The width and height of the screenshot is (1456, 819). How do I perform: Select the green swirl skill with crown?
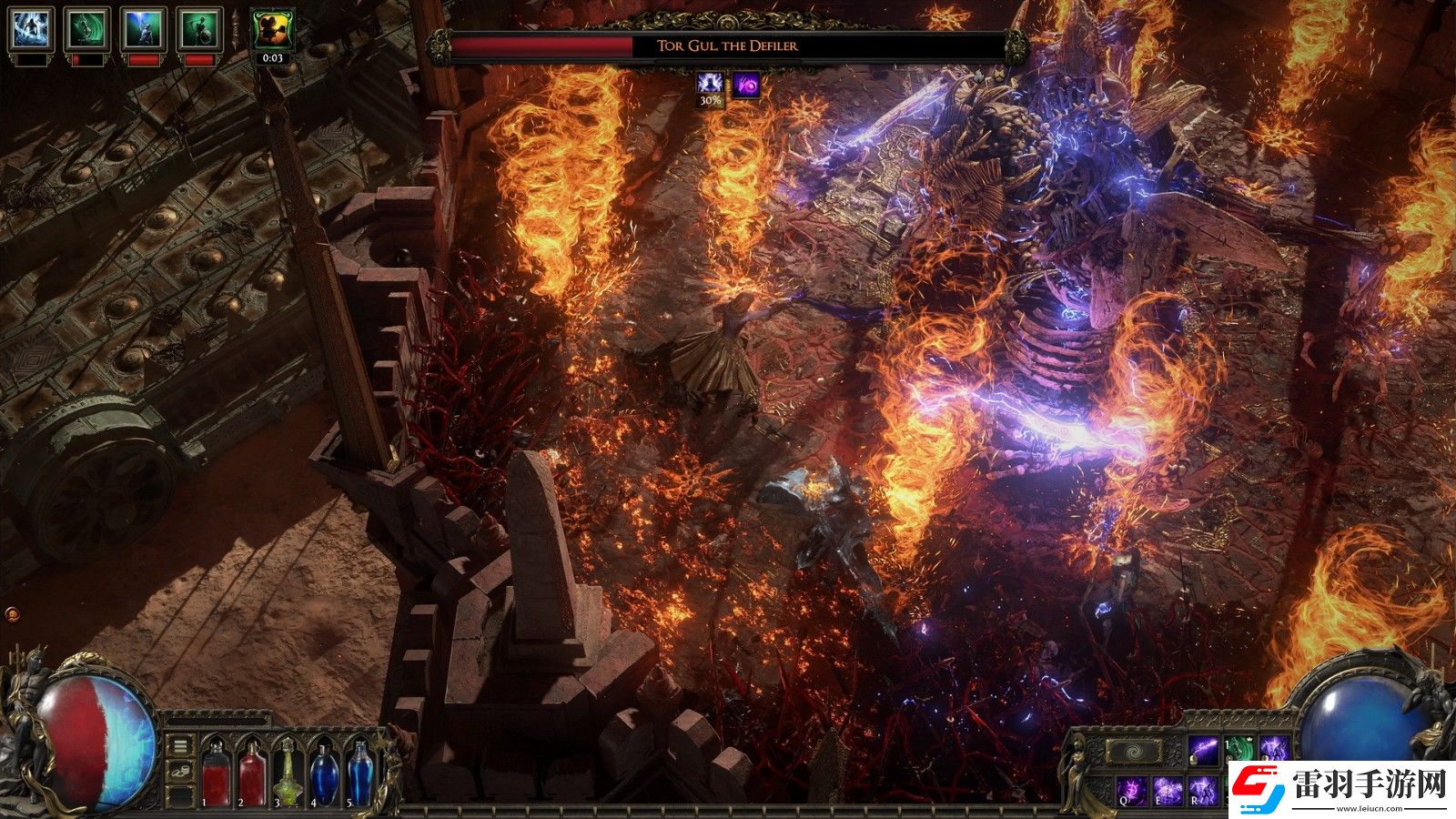point(1239,751)
